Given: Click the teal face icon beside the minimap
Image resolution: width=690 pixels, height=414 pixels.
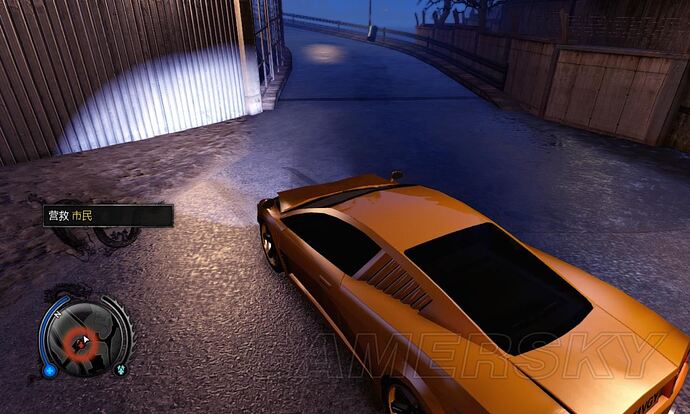Looking at the screenshot, I should pos(120,368).
